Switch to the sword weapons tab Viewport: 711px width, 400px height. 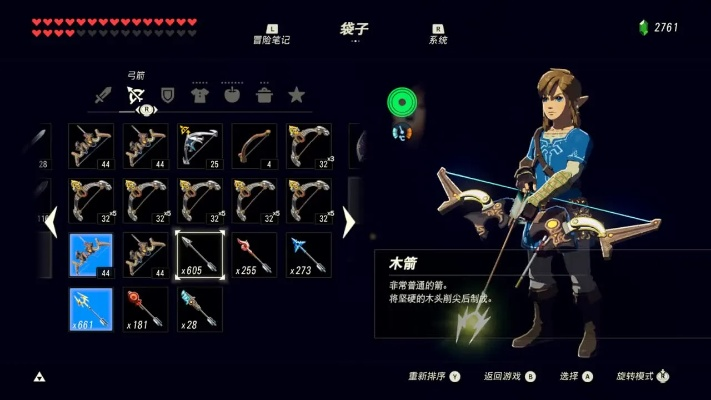102,96
